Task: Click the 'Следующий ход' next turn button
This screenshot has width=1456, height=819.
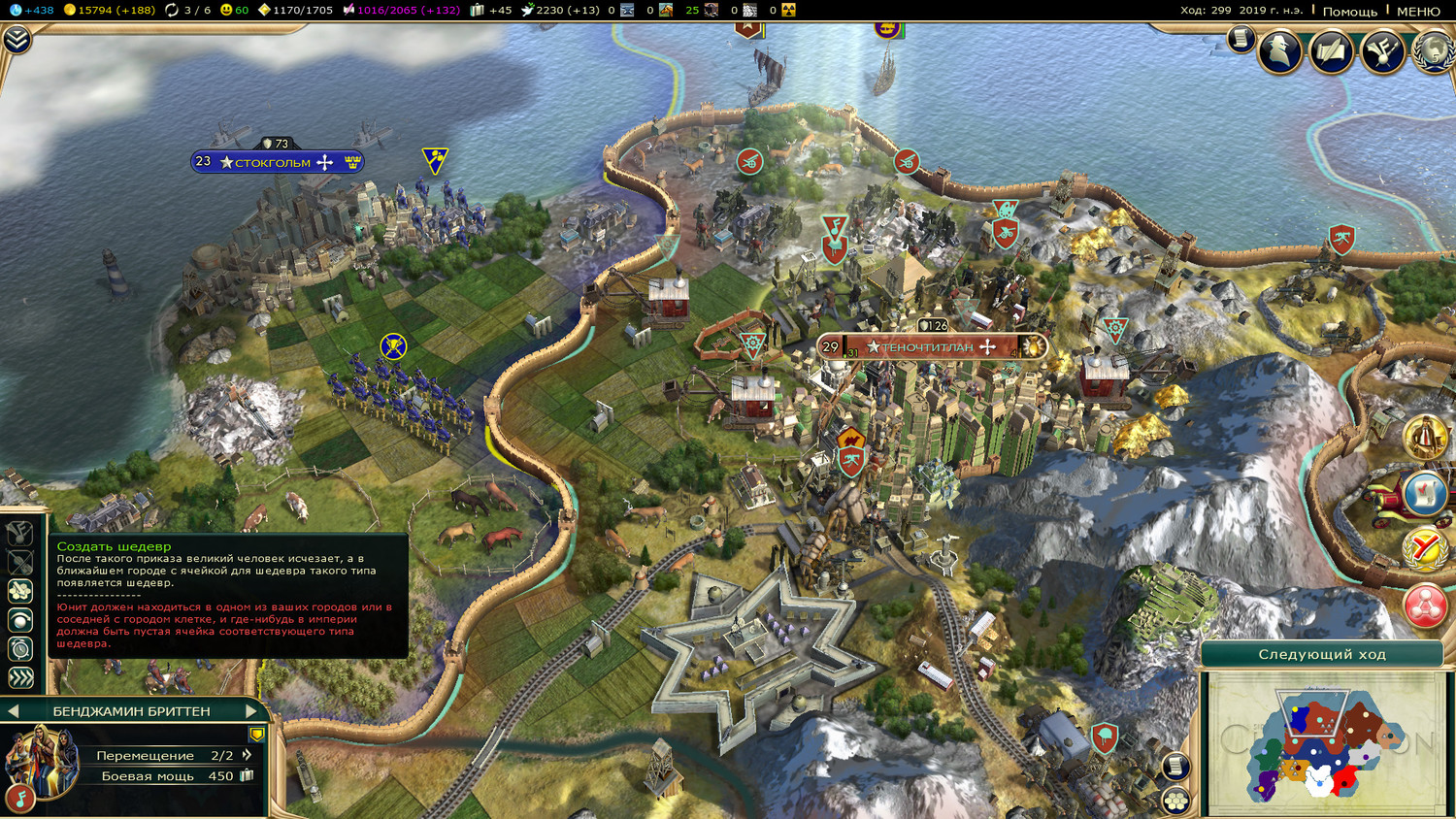Action: [1321, 654]
